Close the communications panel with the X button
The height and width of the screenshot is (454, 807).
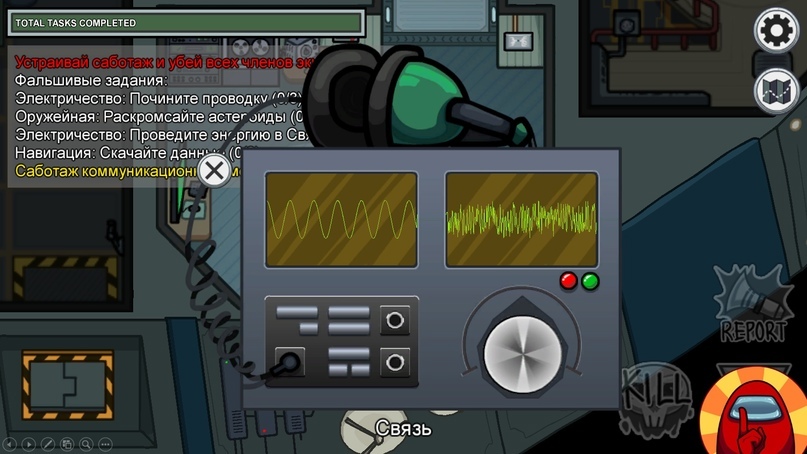213,170
